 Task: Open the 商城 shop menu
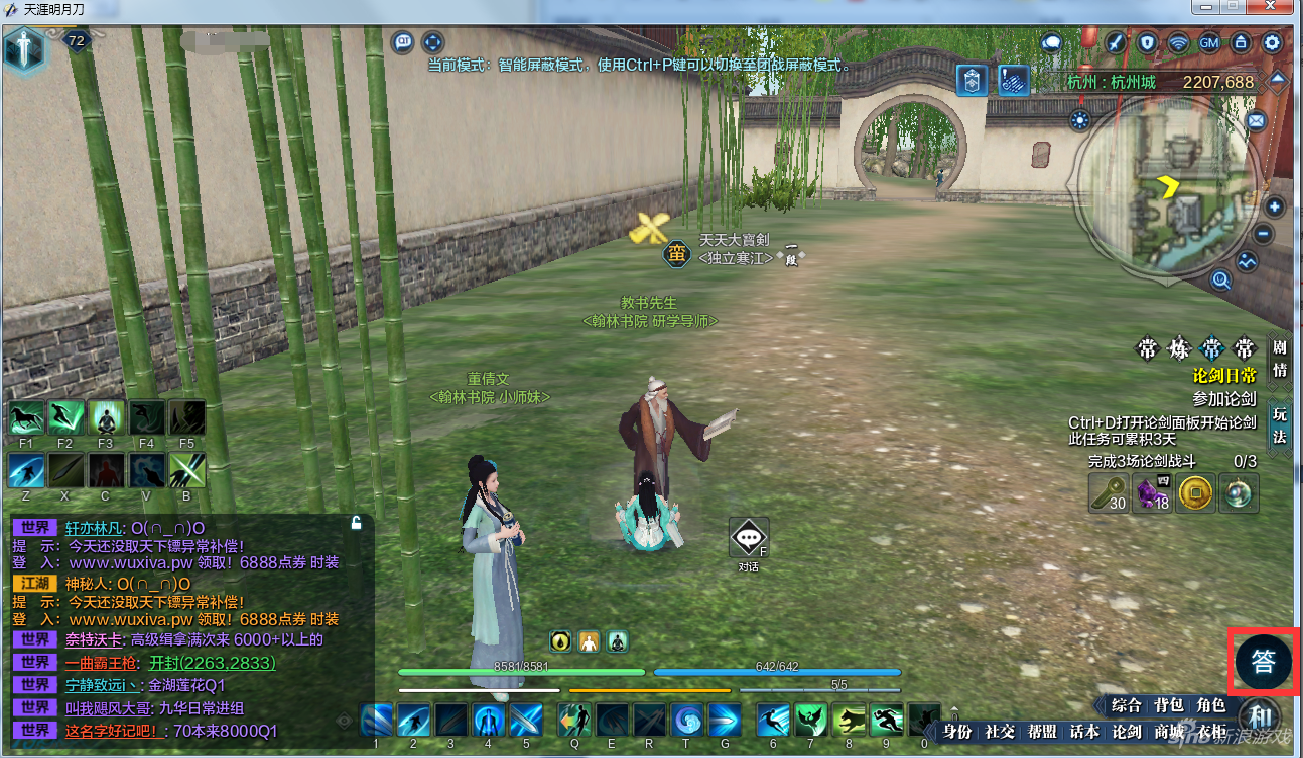tap(1169, 732)
